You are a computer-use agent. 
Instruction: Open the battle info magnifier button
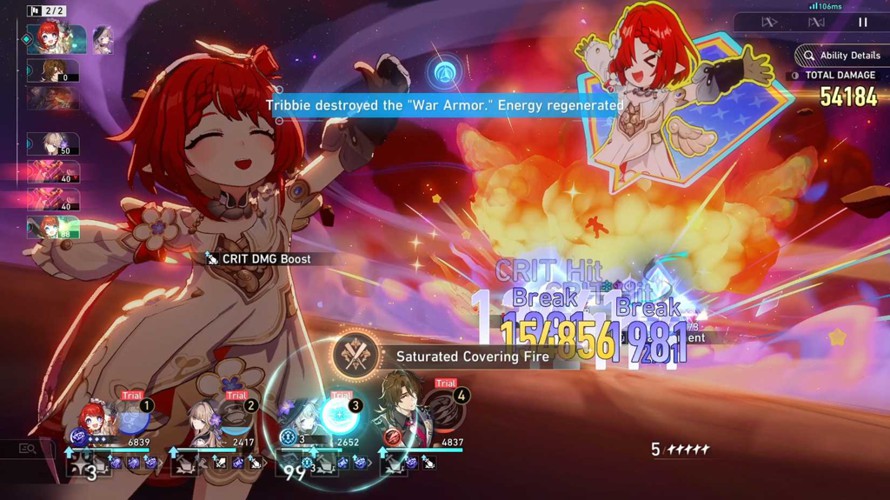[x=27, y=449]
